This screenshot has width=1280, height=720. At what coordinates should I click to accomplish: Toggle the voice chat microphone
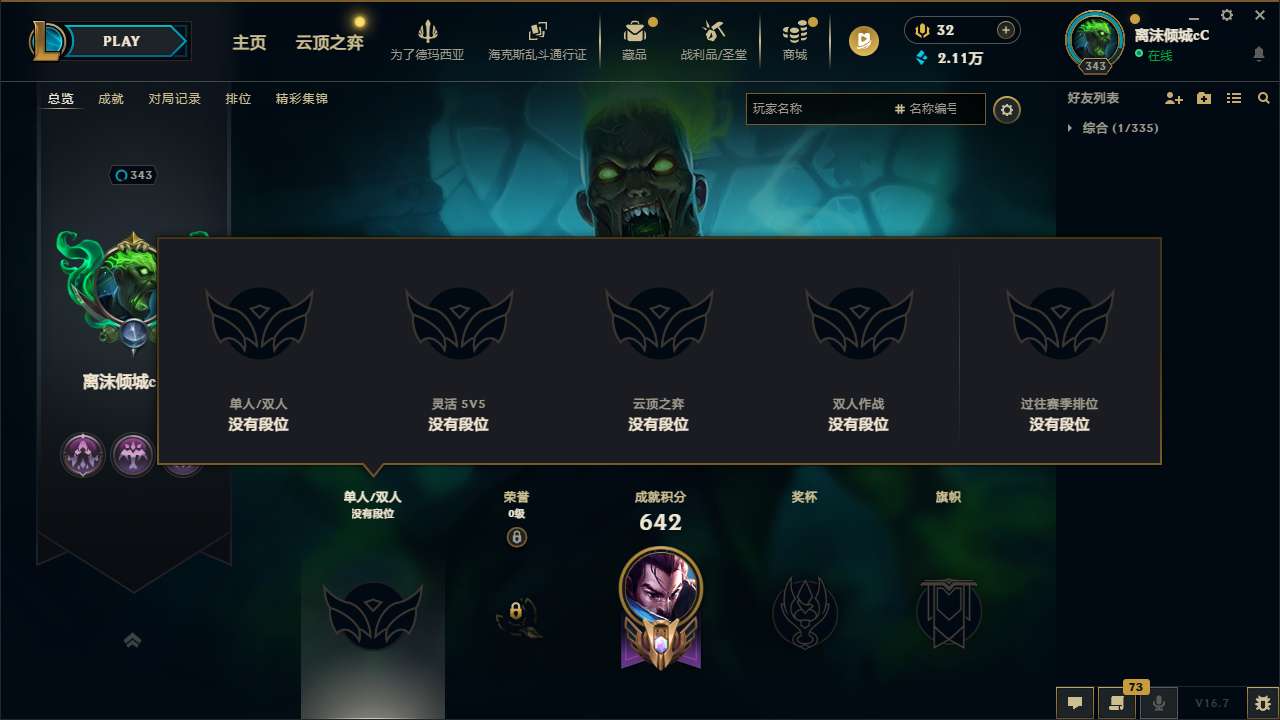1160,702
